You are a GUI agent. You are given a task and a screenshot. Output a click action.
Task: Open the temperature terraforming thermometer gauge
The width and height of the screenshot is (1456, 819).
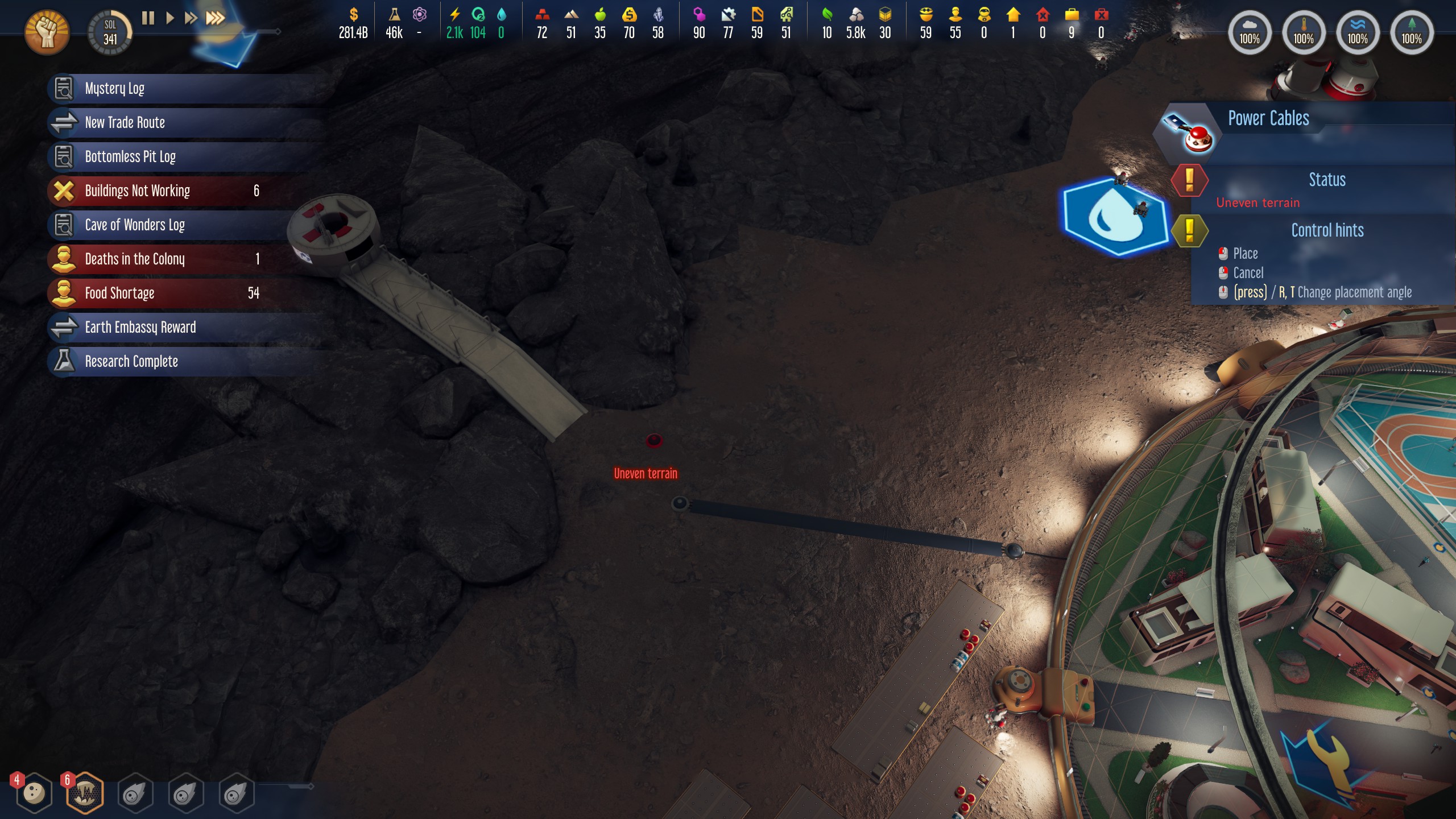[1303, 33]
